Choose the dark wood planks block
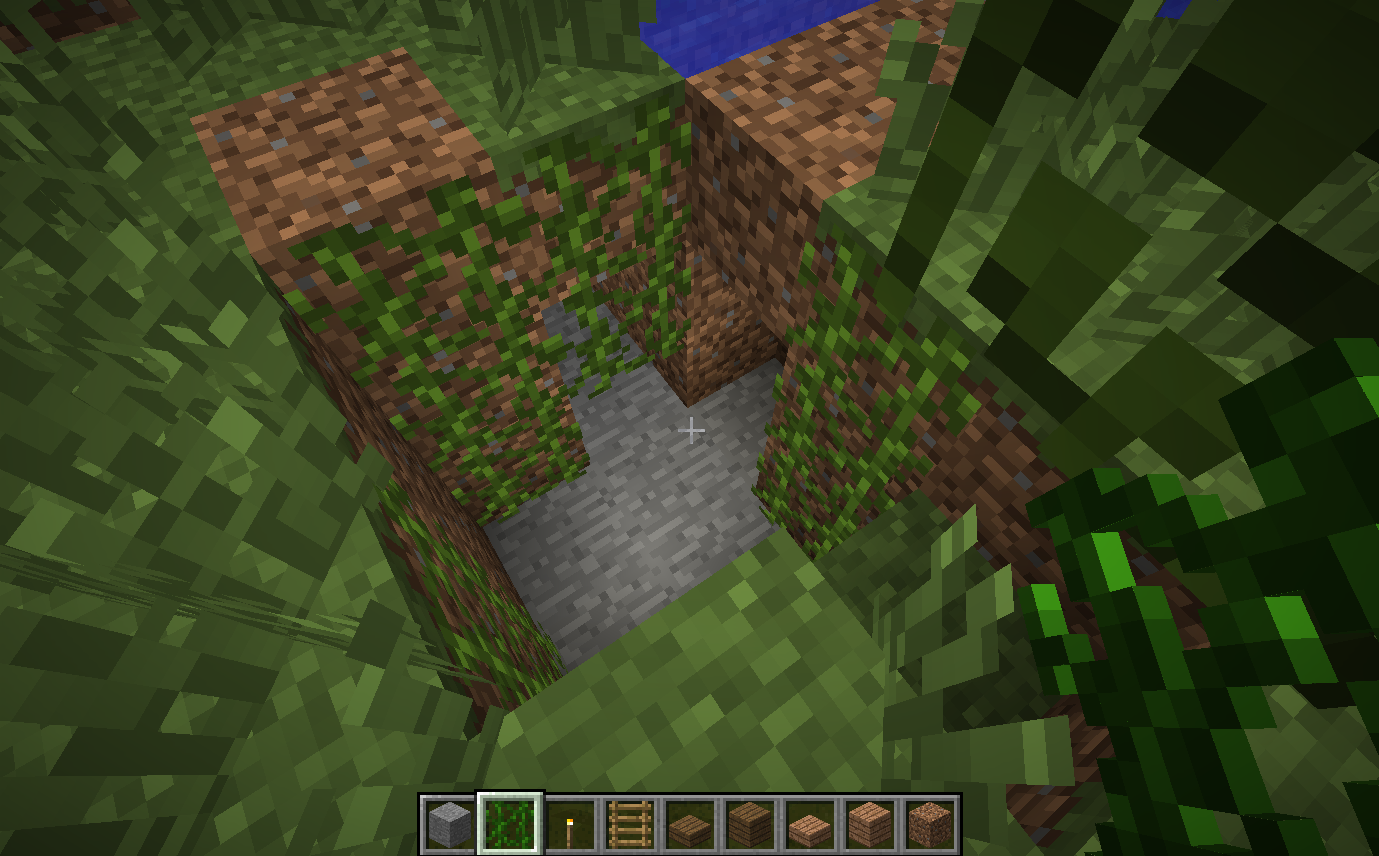Screen dimensions: 1379x856 (x=750, y=825)
